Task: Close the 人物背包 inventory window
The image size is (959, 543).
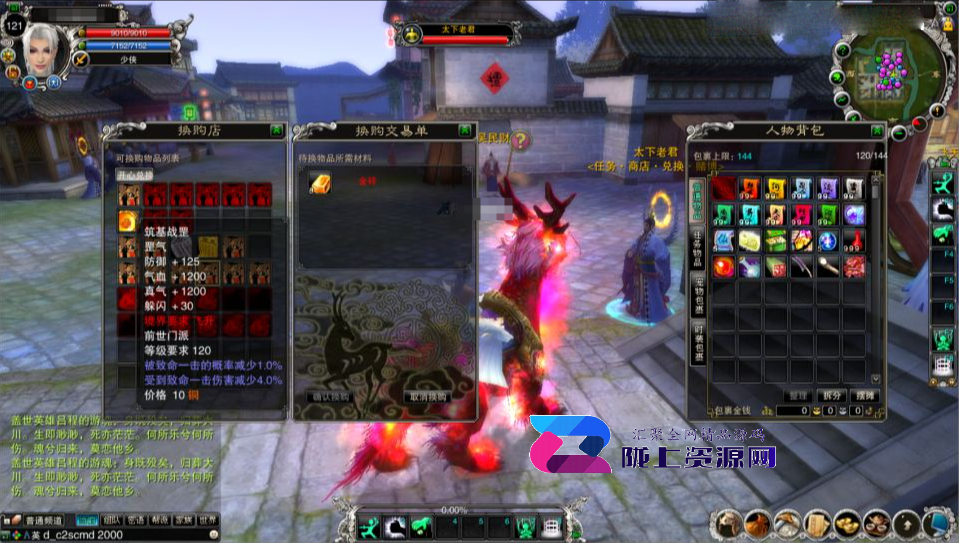Action: point(876,131)
